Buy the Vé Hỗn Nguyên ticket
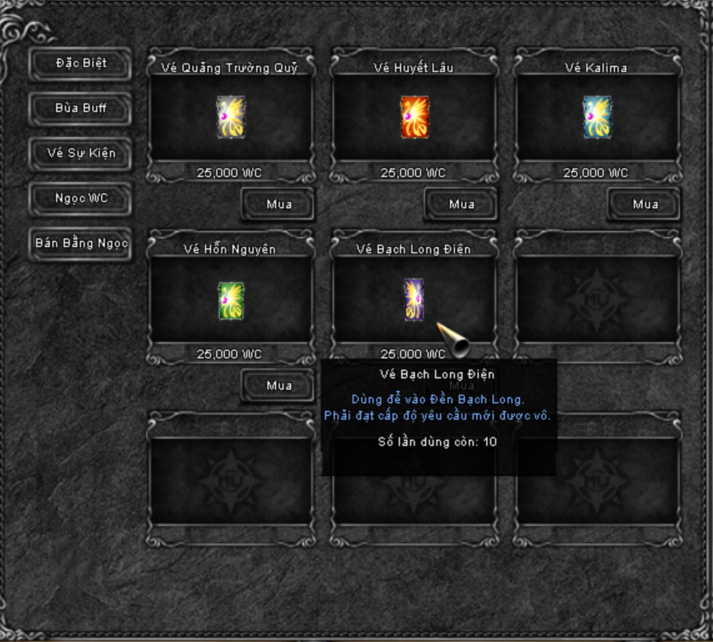The height and width of the screenshot is (642, 713). [x=279, y=385]
